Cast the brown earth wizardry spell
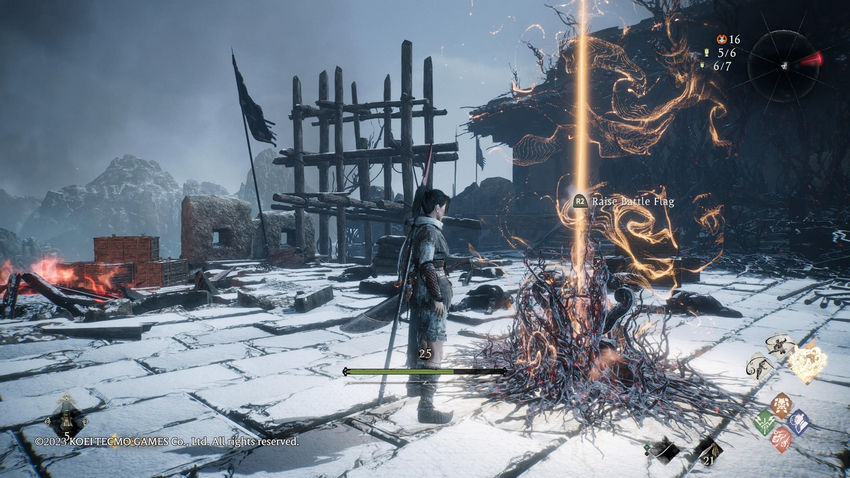This screenshot has height=478, width=850. click(x=781, y=404)
